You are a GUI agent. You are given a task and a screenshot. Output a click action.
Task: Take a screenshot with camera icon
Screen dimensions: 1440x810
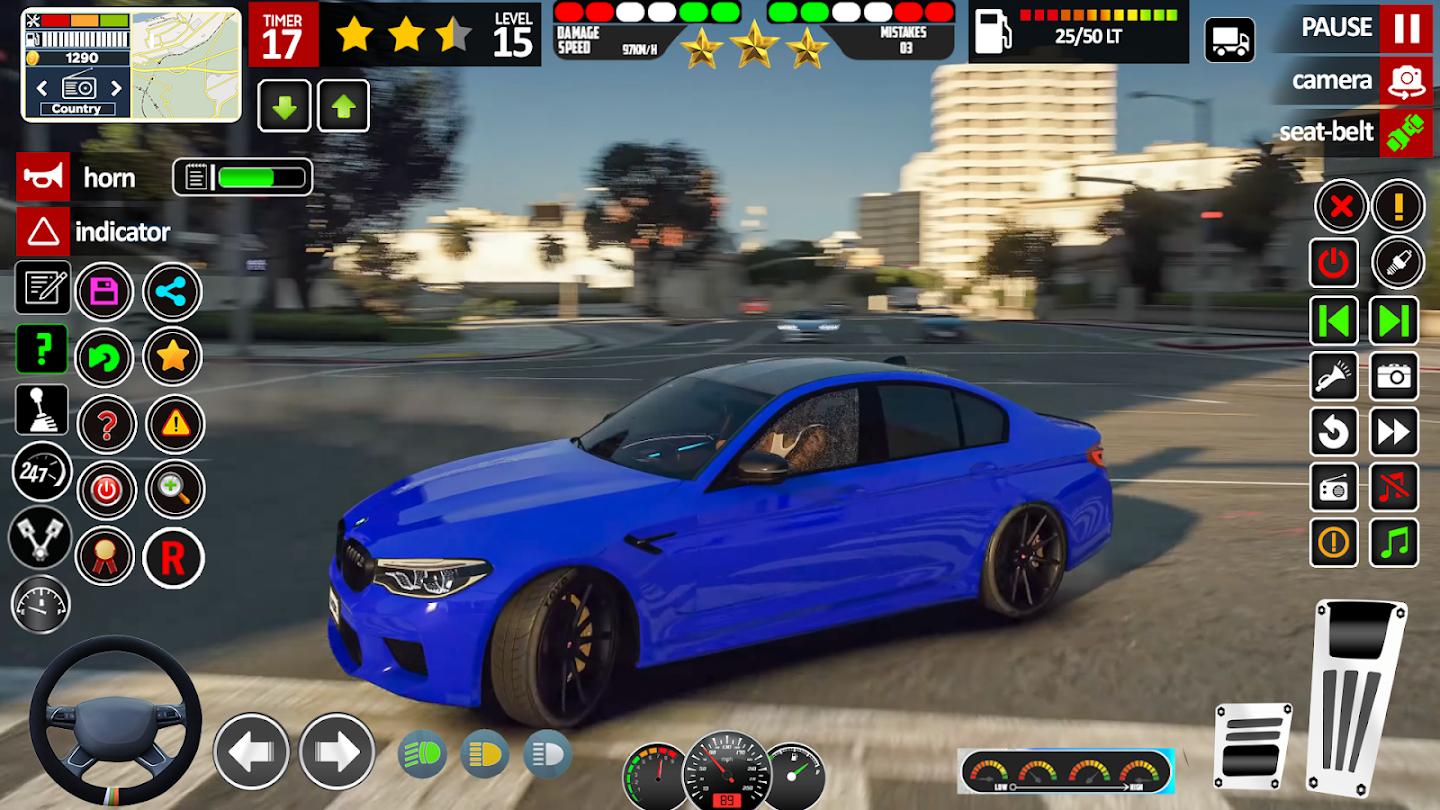pyautogui.click(x=1394, y=376)
